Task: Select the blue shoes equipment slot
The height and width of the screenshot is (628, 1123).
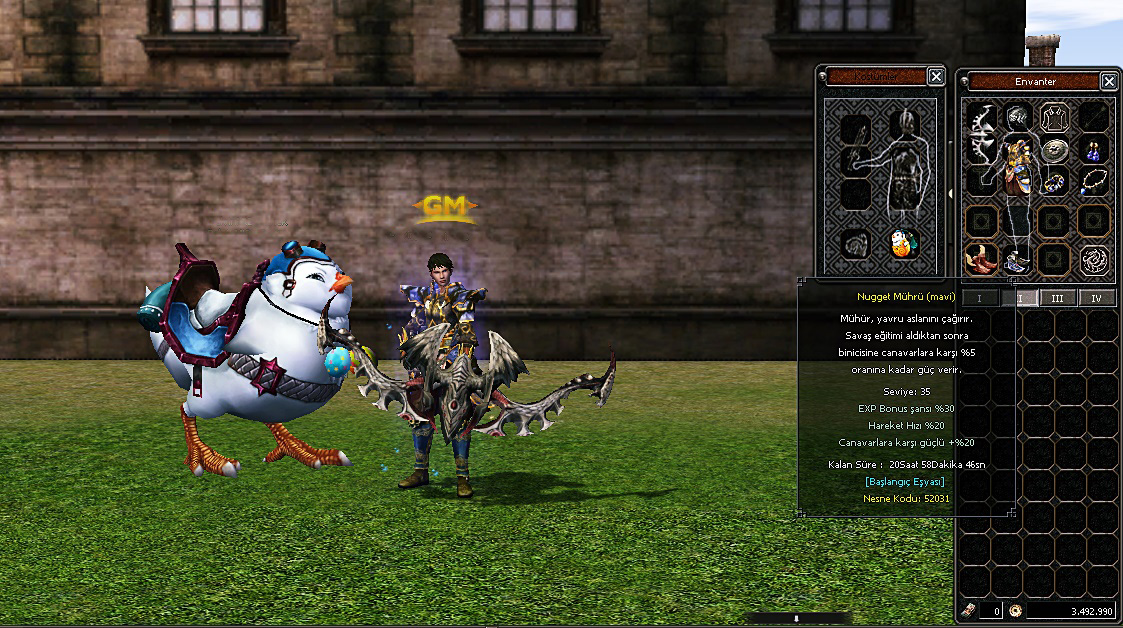Action: [x=1018, y=262]
